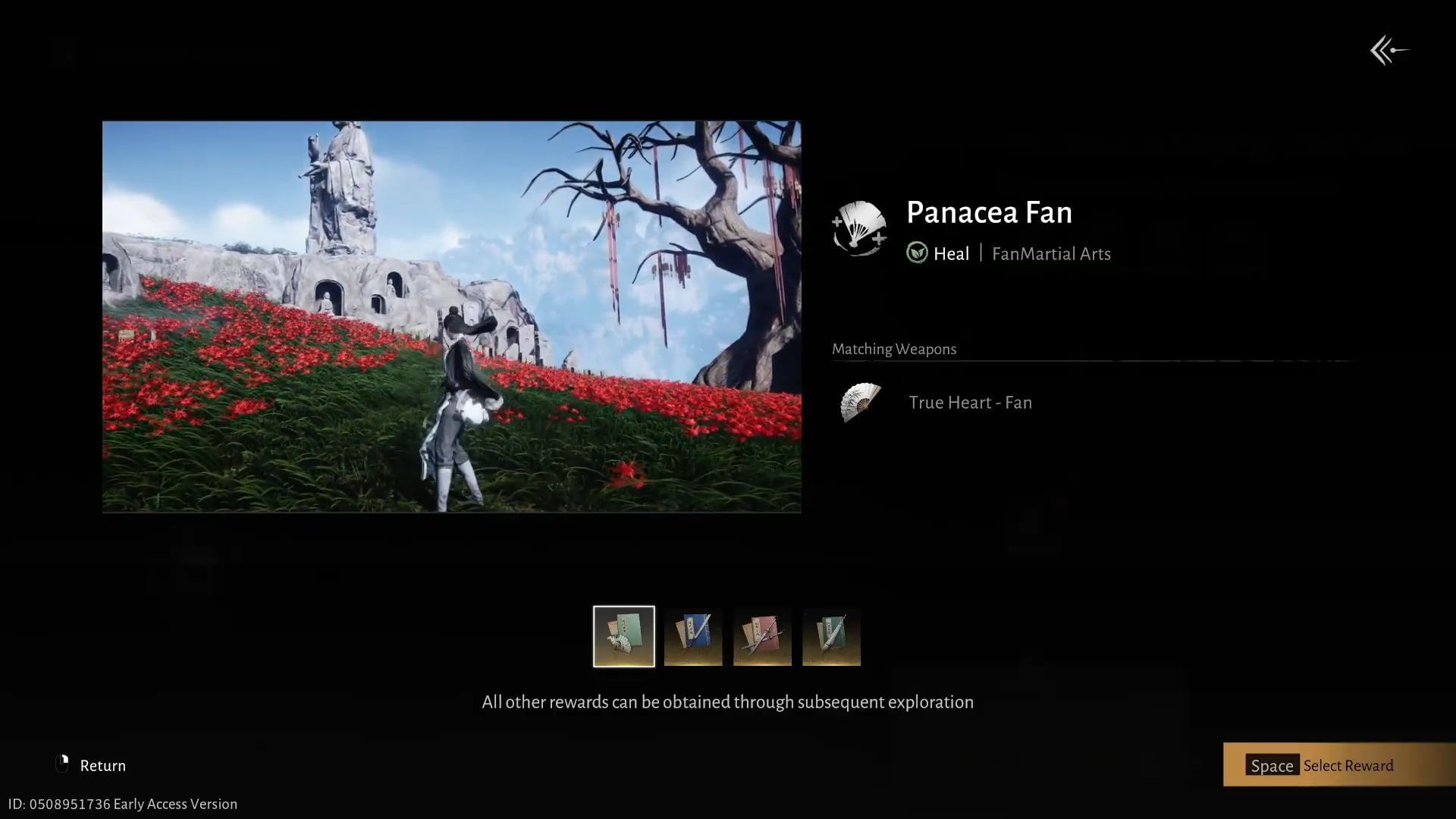The width and height of the screenshot is (1456, 819).
Task: Click the green Heal leaf icon
Action: click(916, 253)
